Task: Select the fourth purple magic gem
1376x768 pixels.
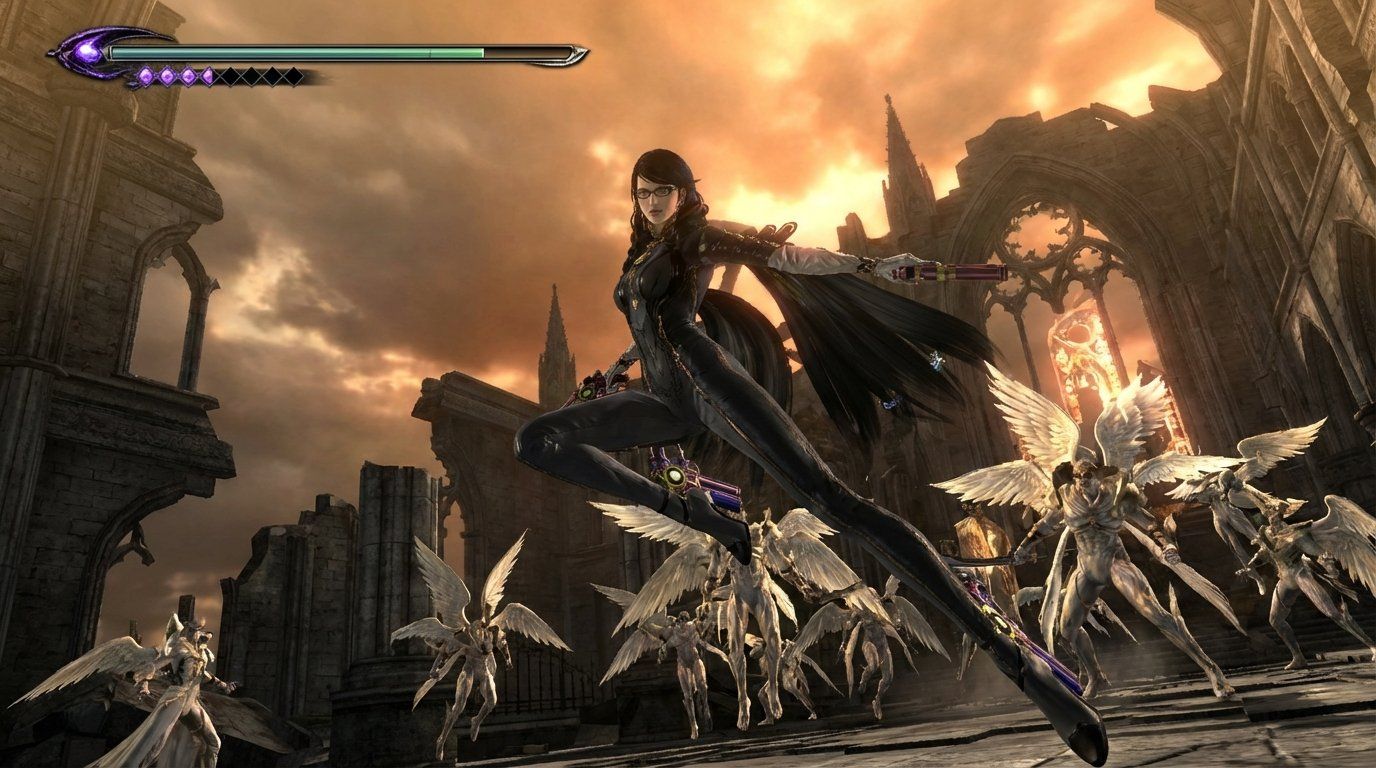Action: tap(209, 74)
